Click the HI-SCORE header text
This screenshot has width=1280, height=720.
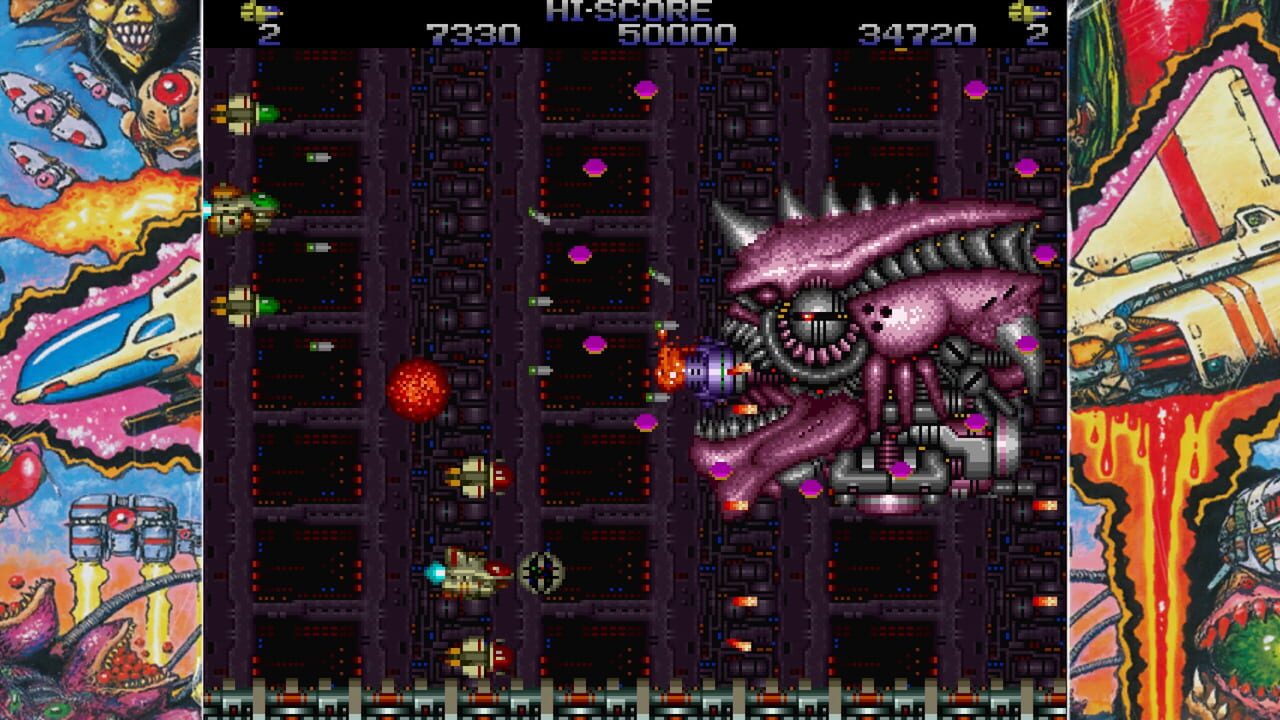click(639, 12)
